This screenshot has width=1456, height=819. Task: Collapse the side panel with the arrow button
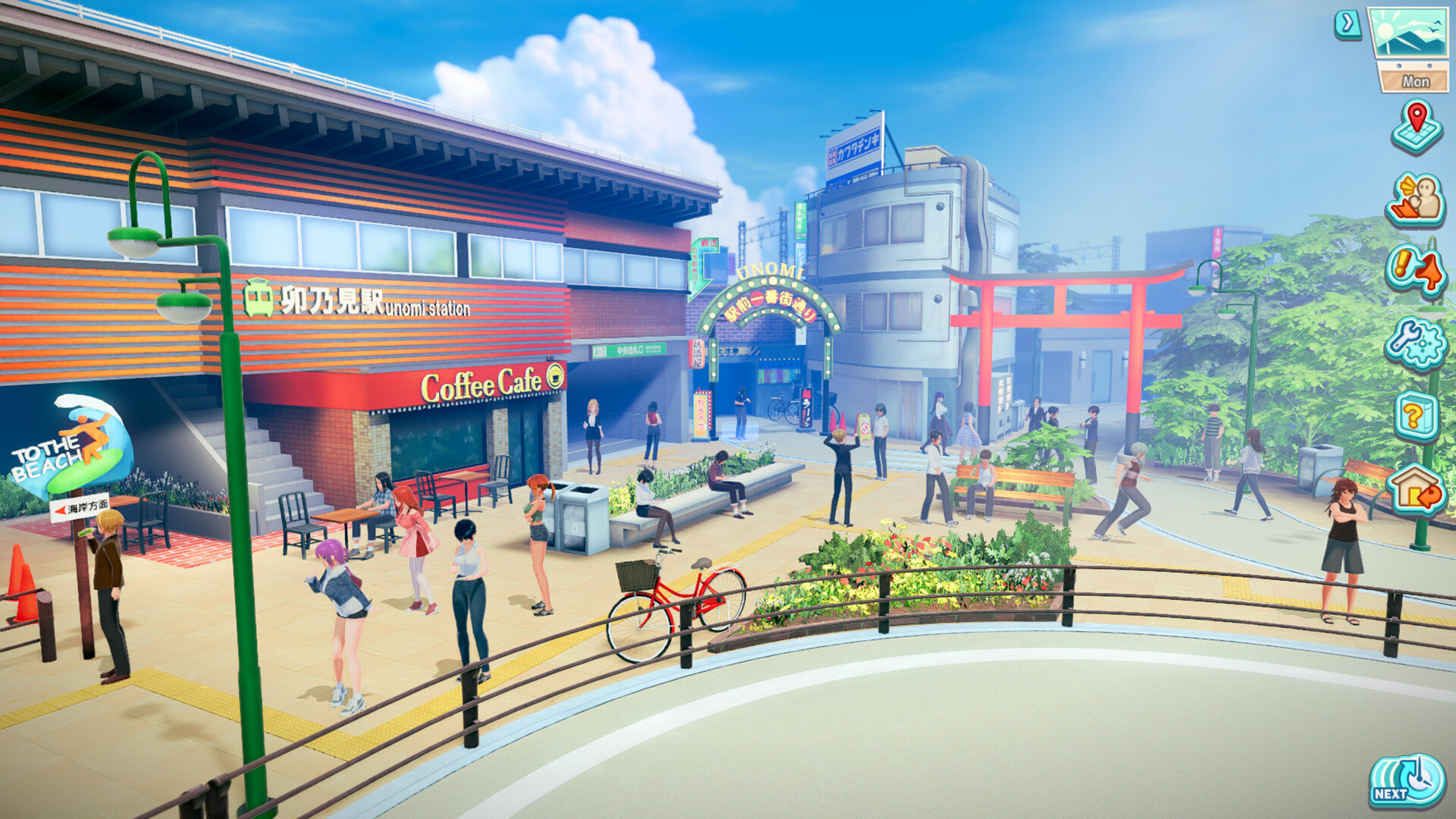(1348, 25)
